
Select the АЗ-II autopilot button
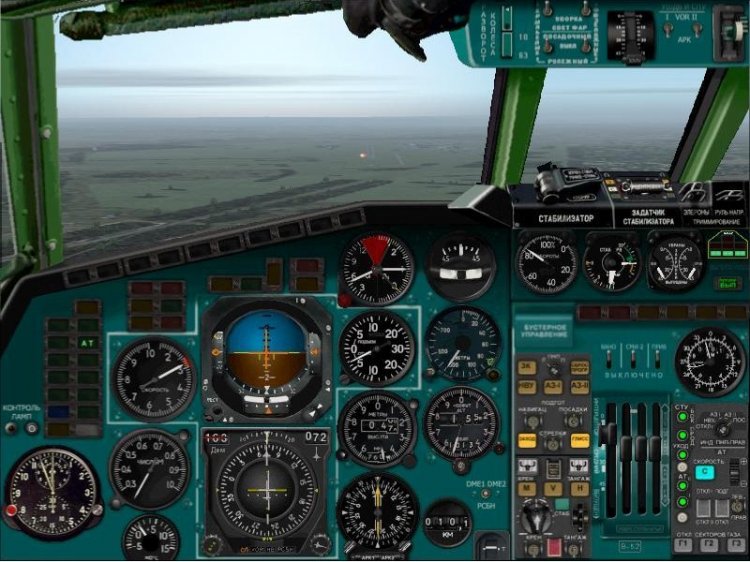coord(579,387)
